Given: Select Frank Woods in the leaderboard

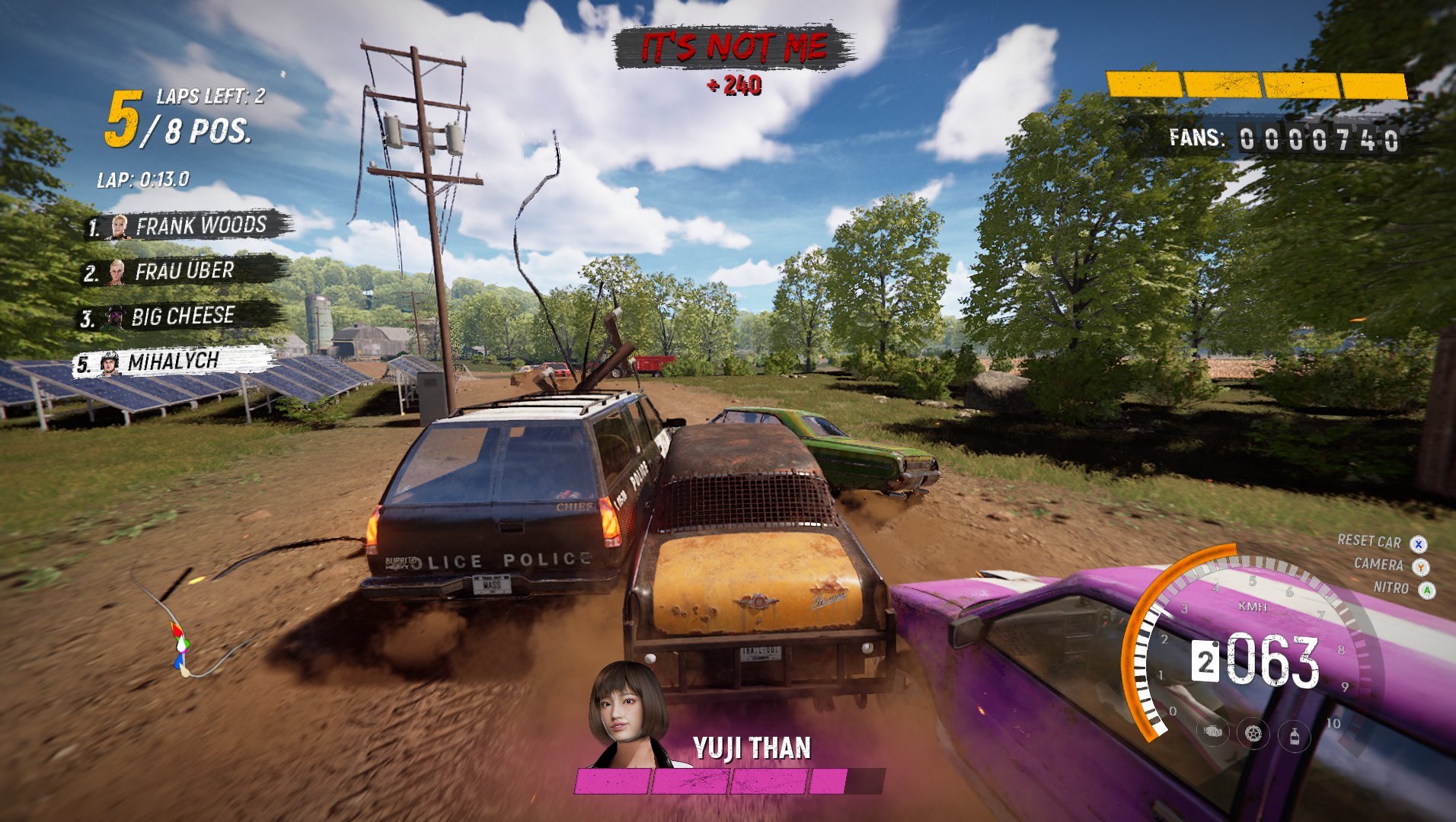Looking at the screenshot, I should coord(188,226).
